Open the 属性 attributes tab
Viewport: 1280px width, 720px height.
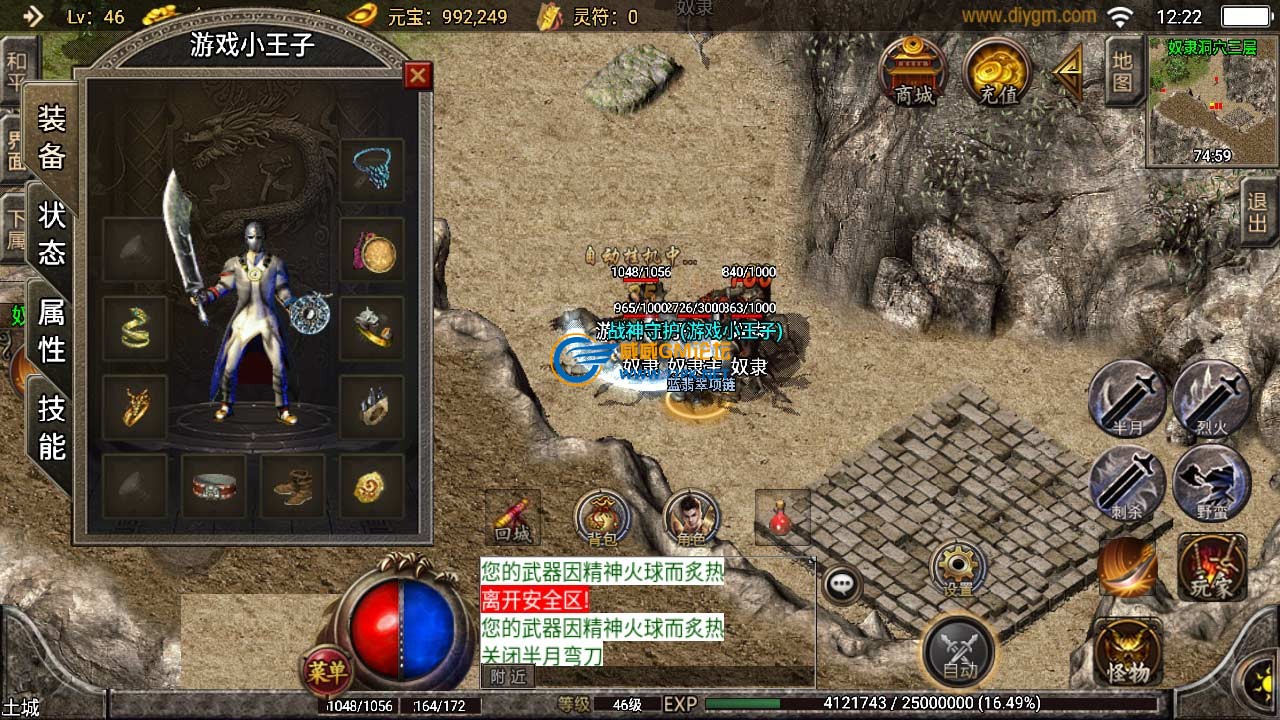tap(52, 331)
